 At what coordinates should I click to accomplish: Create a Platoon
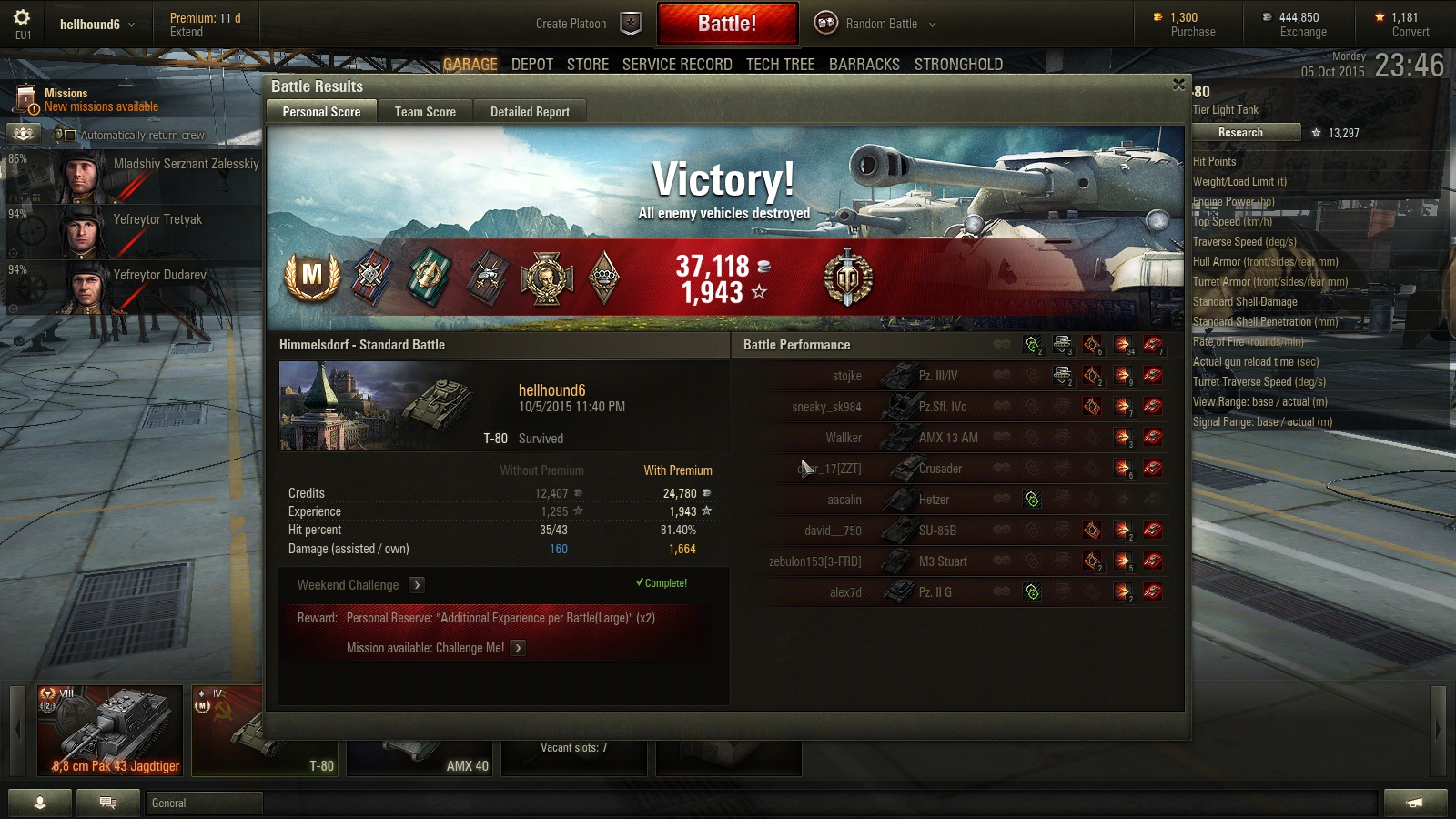(x=587, y=24)
